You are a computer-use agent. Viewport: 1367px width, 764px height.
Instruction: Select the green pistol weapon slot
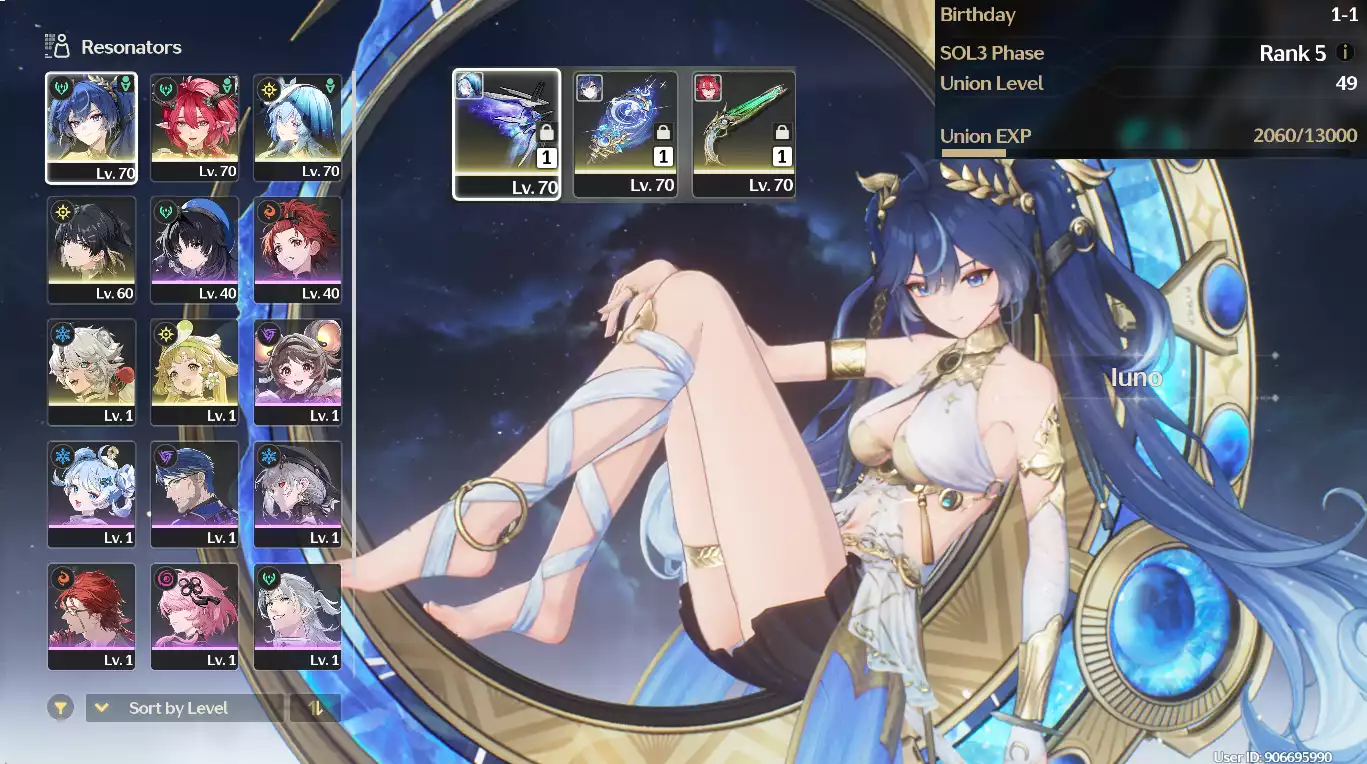pyautogui.click(x=744, y=134)
